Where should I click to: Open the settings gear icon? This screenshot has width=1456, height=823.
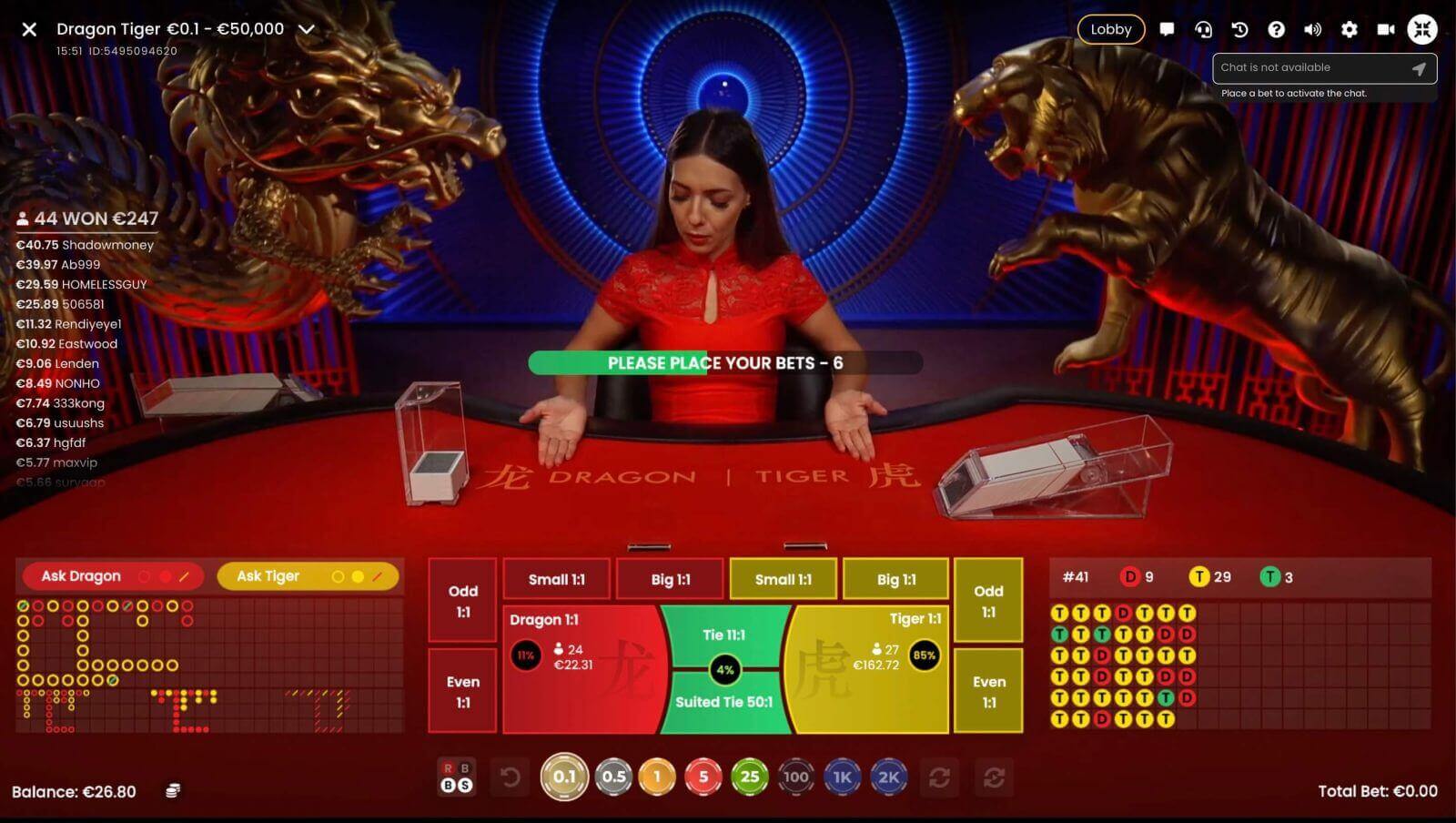pyautogui.click(x=1350, y=29)
